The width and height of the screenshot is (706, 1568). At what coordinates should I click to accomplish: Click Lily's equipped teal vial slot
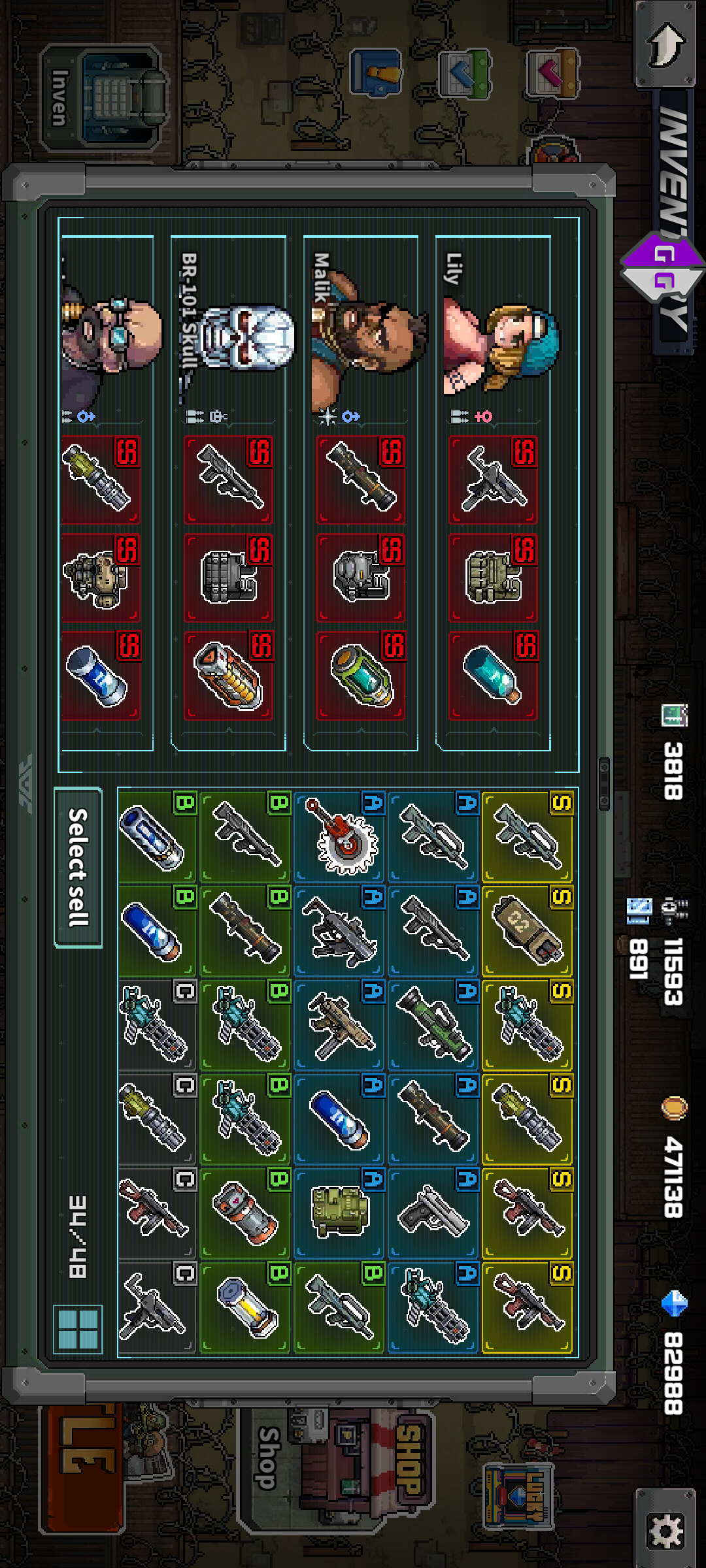(x=493, y=676)
